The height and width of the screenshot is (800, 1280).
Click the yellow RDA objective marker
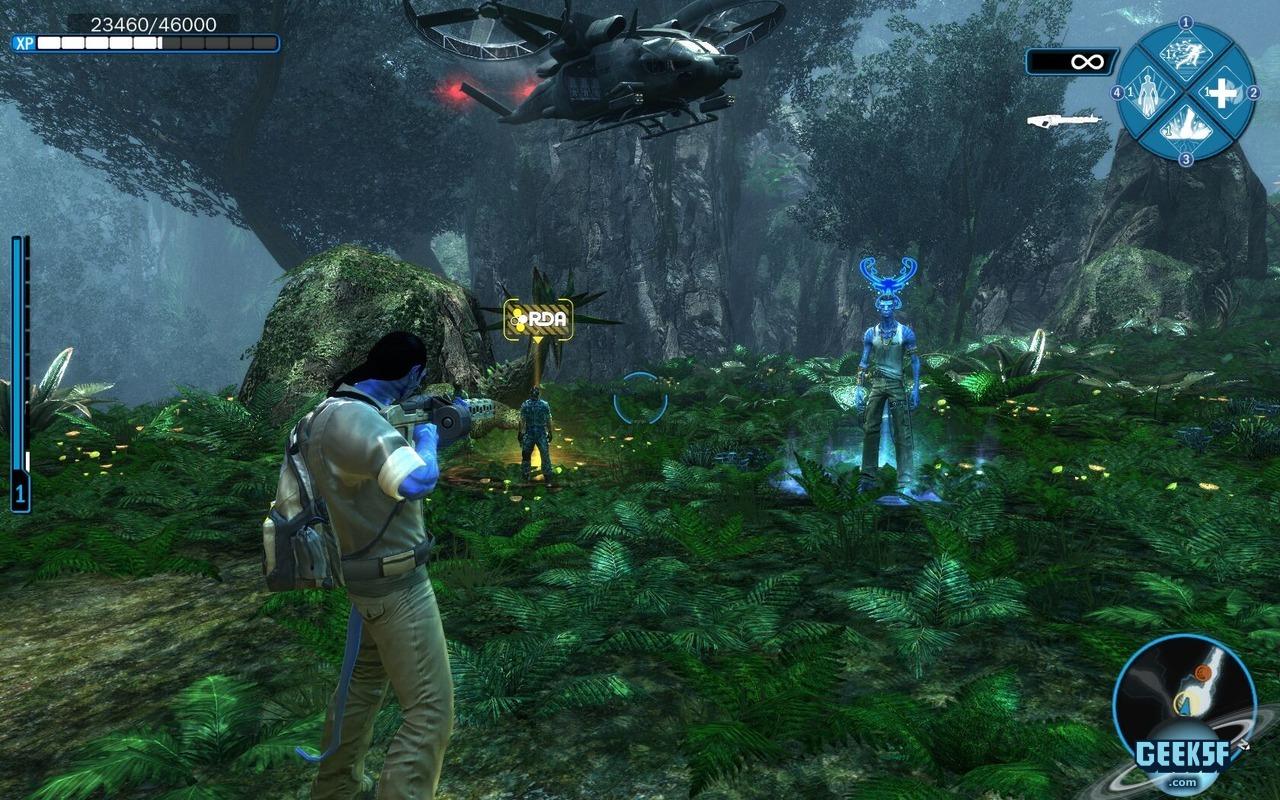(538, 318)
